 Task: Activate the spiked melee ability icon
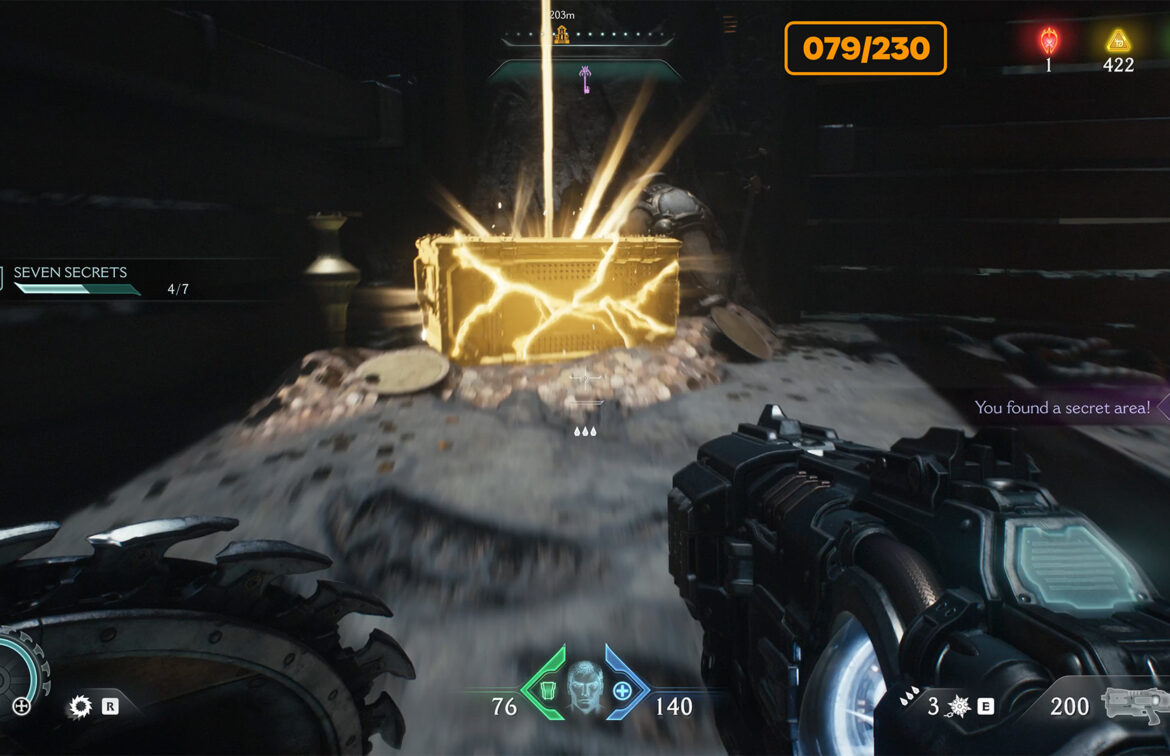point(957,707)
